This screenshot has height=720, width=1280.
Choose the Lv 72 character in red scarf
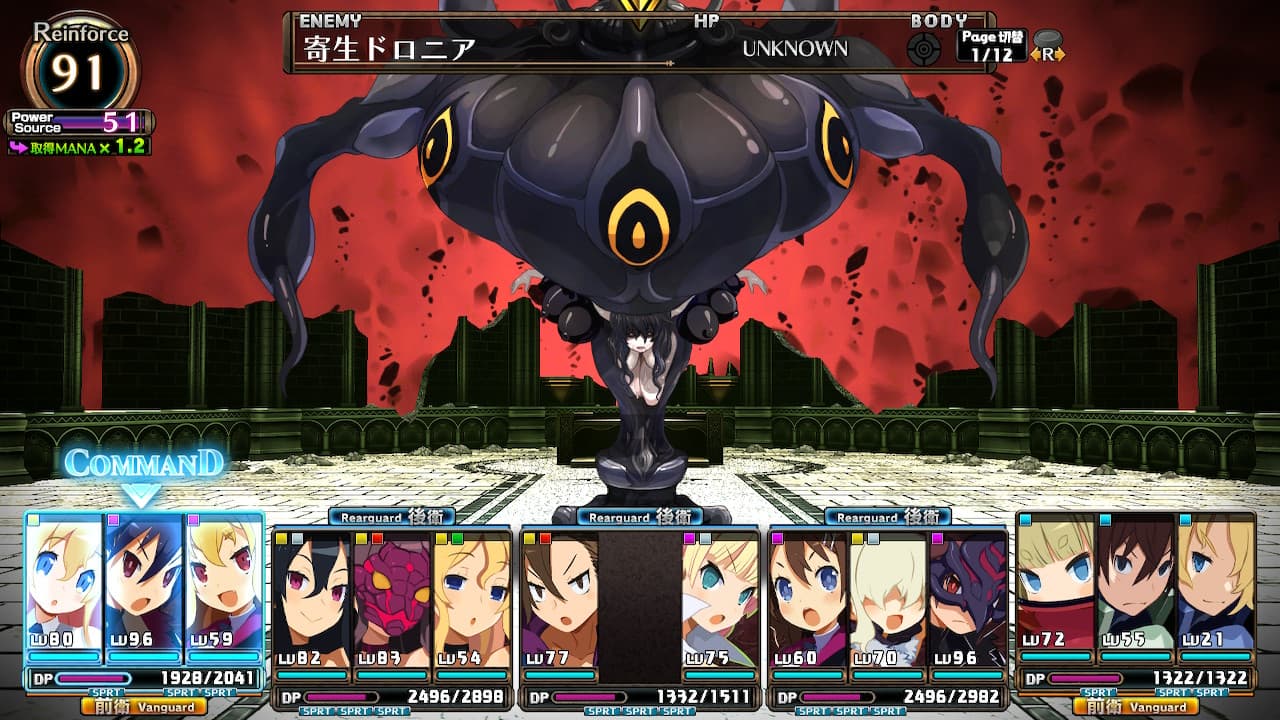click(1056, 585)
